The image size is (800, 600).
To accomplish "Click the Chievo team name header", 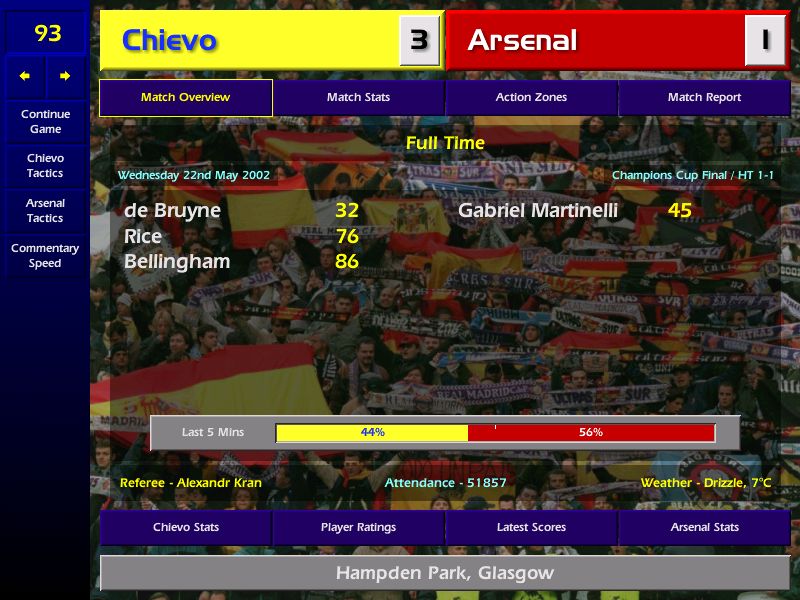I will click(x=169, y=40).
